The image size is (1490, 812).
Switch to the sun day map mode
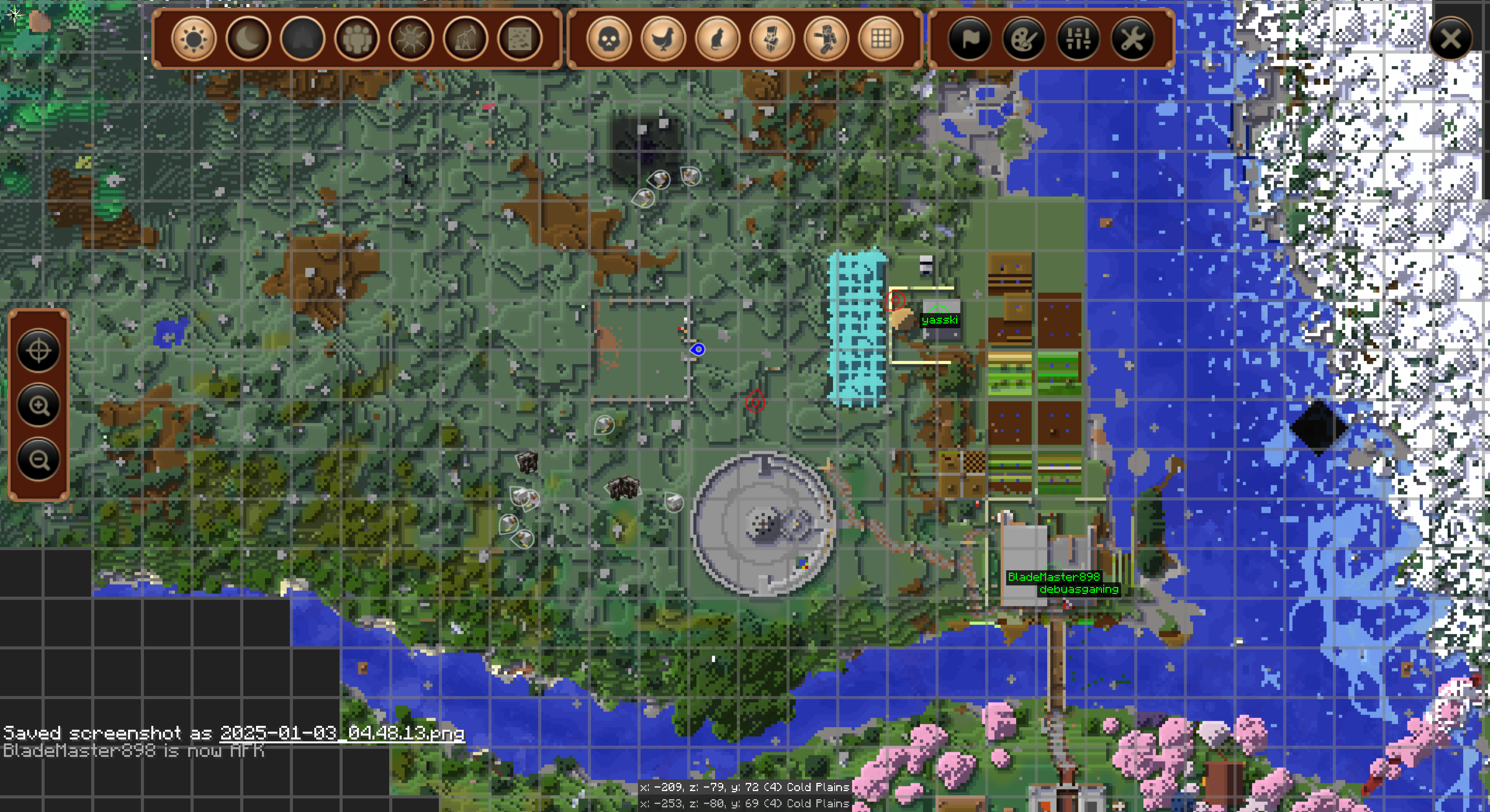point(193,39)
